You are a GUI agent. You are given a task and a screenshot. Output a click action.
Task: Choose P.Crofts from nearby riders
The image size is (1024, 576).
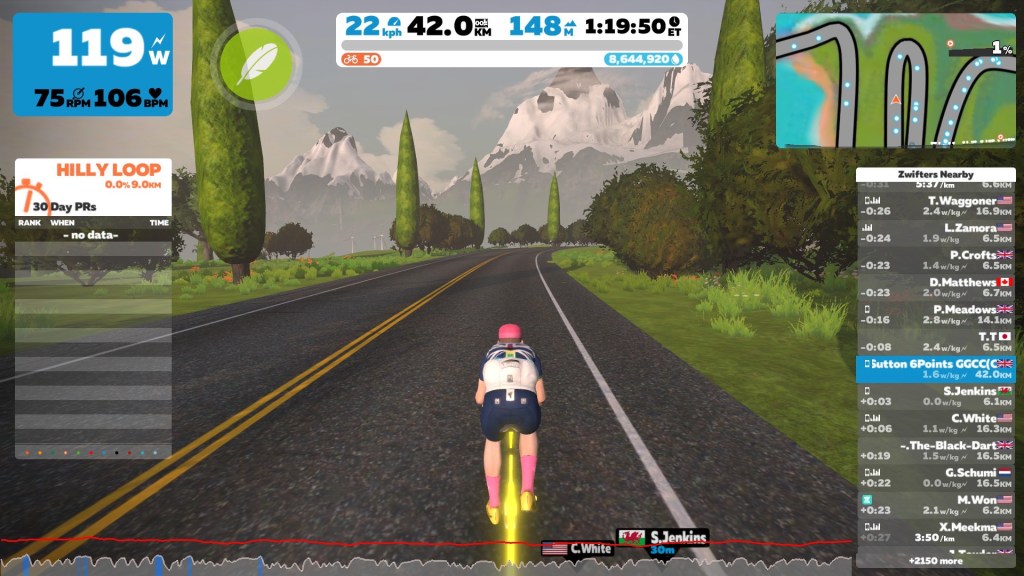point(936,260)
